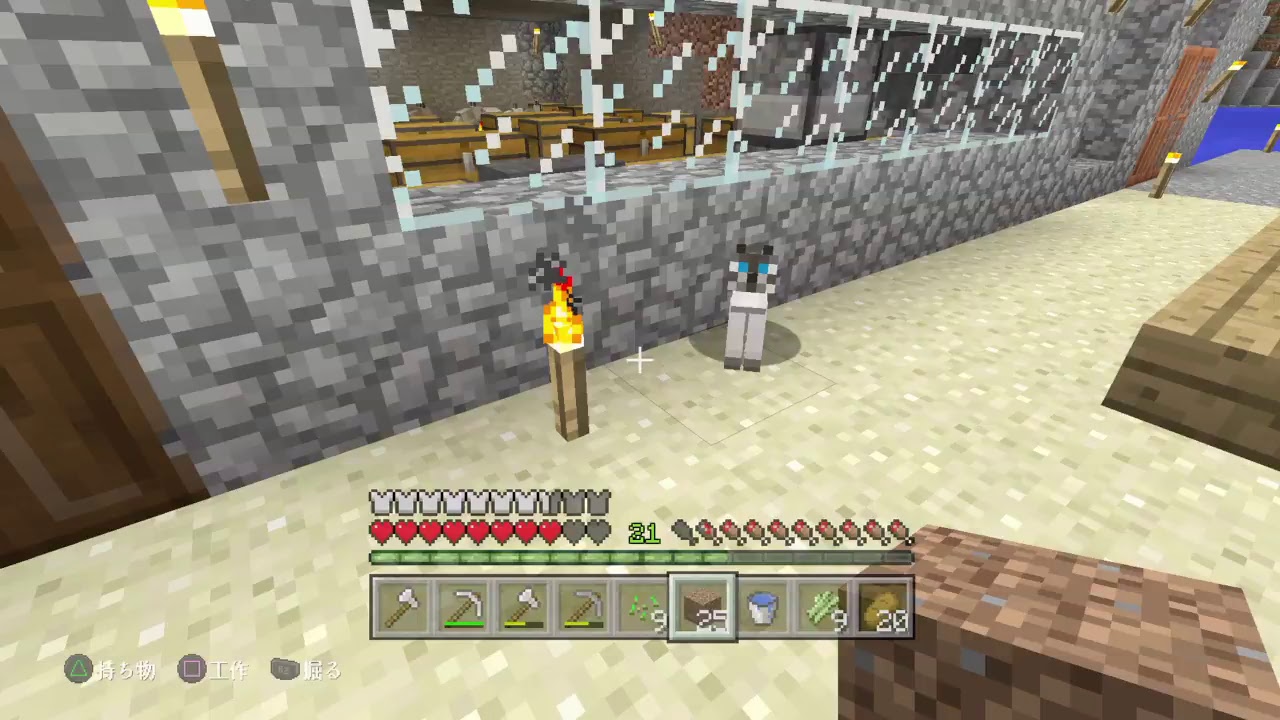Click the triangle button prompt icon

[x=78, y=671]
